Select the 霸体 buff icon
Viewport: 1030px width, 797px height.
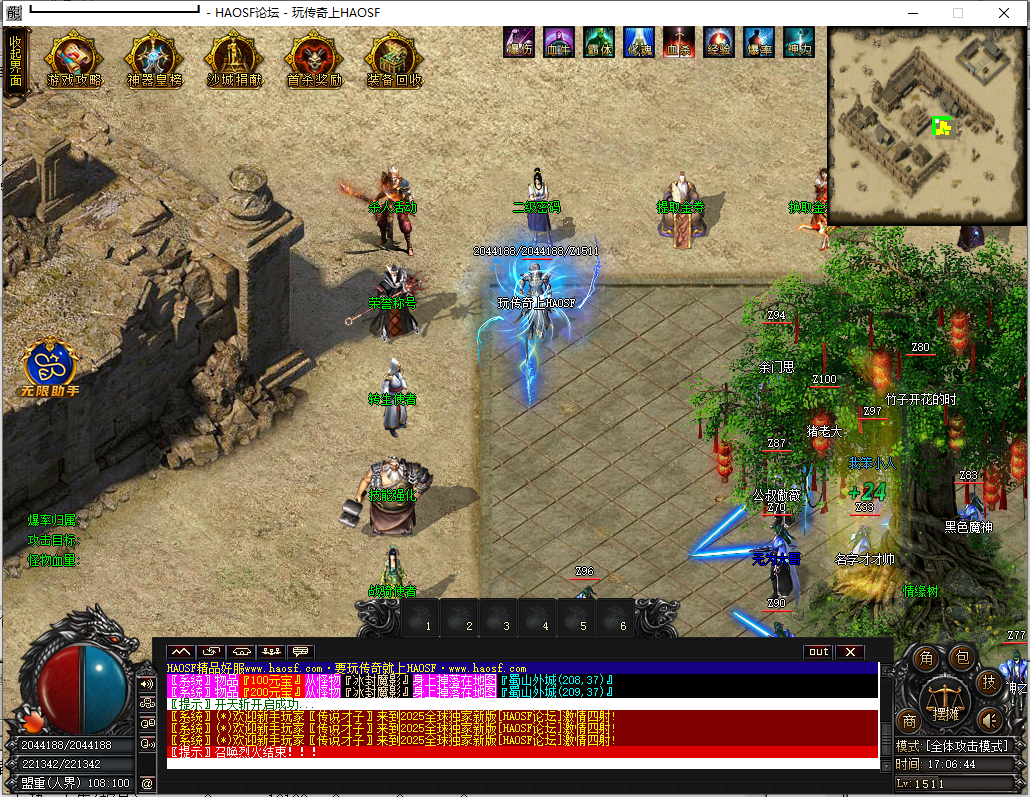(x=598, y=42)
